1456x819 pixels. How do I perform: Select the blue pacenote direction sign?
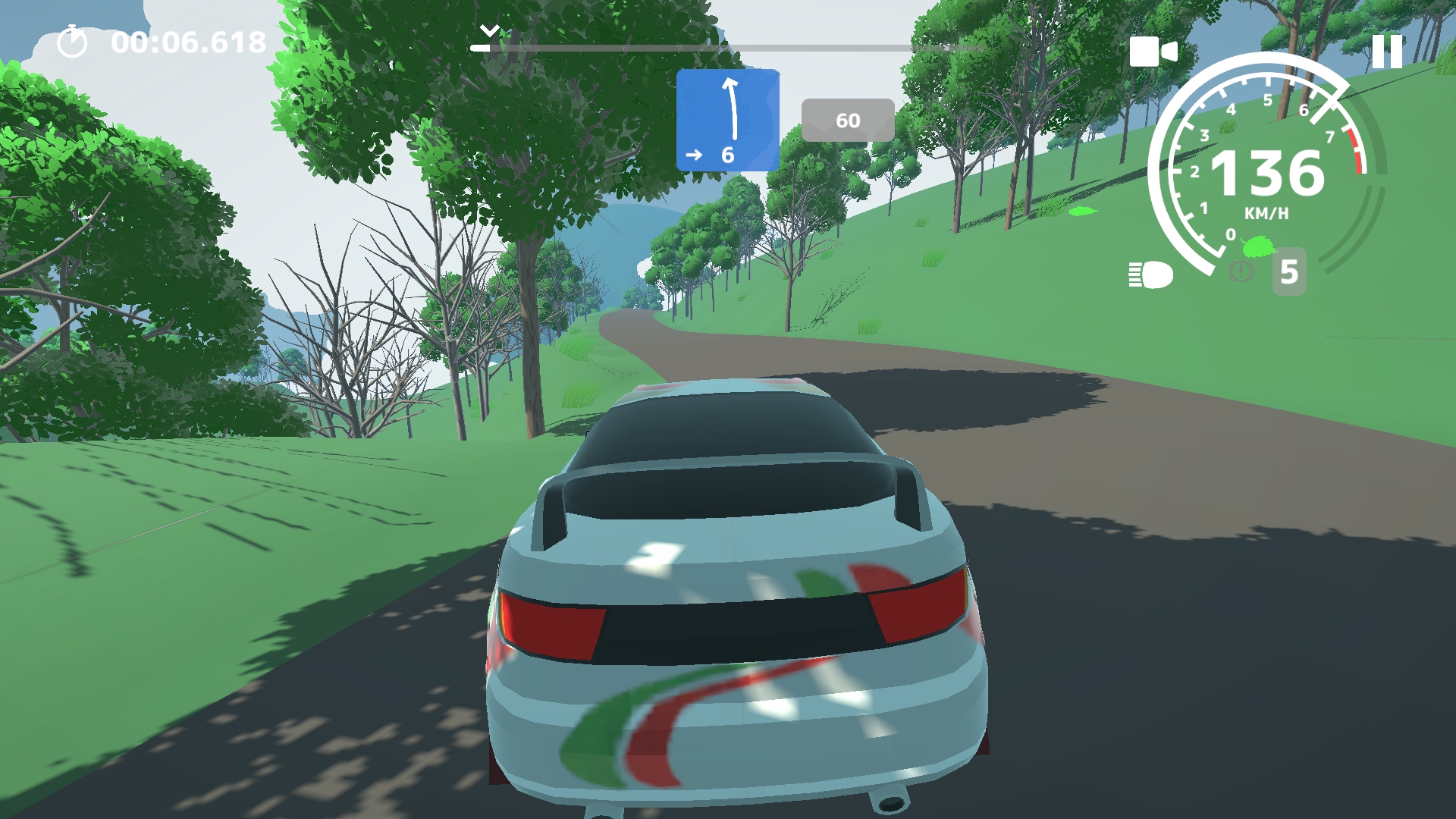click(x=729, y=118)
